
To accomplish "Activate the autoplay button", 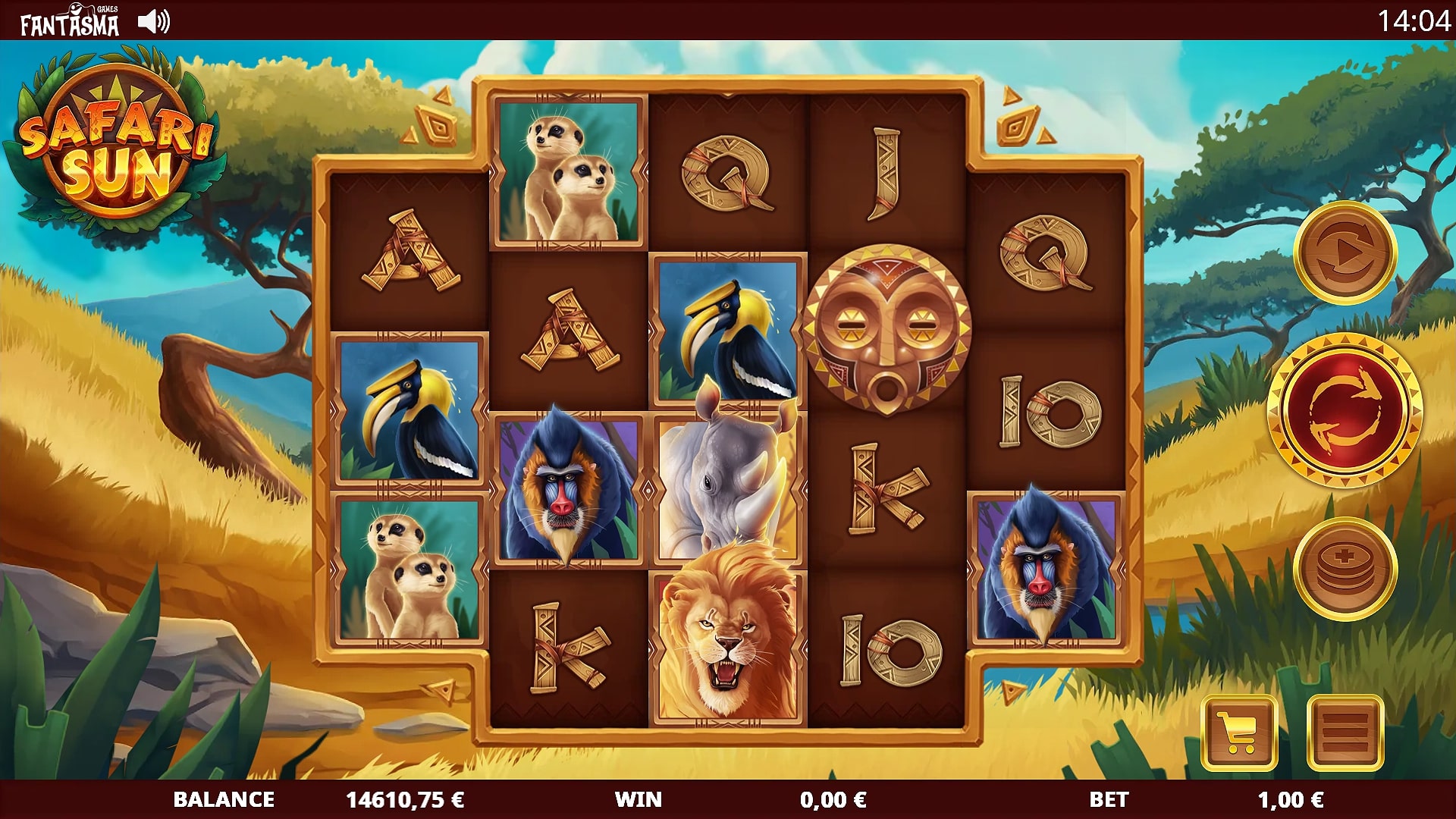I will point(1345,253).
